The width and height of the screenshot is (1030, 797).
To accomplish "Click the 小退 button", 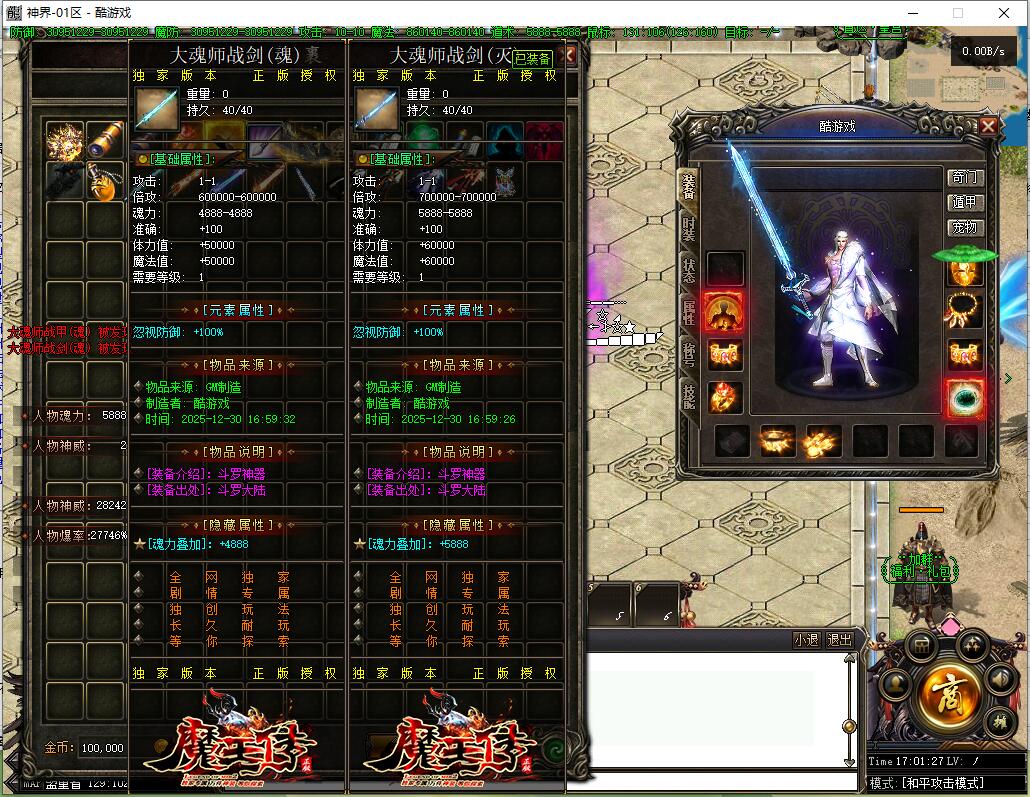I will (806, 640).
